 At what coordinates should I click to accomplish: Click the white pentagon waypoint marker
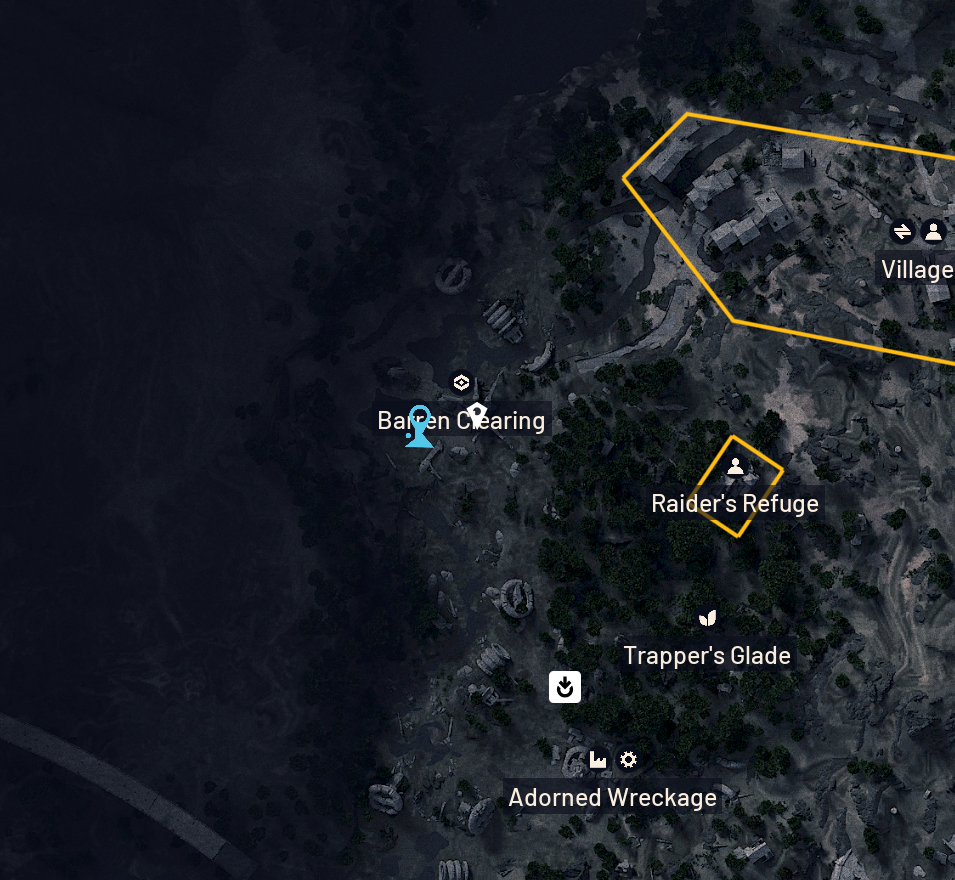click(x=477, y=412)
